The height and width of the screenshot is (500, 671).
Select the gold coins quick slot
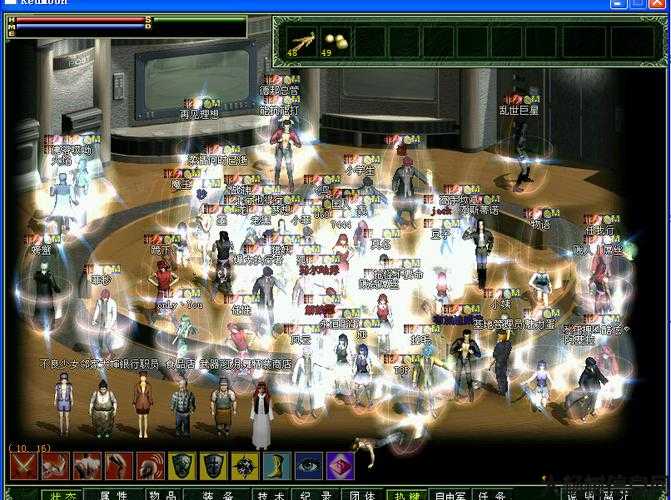coord(336,40)
